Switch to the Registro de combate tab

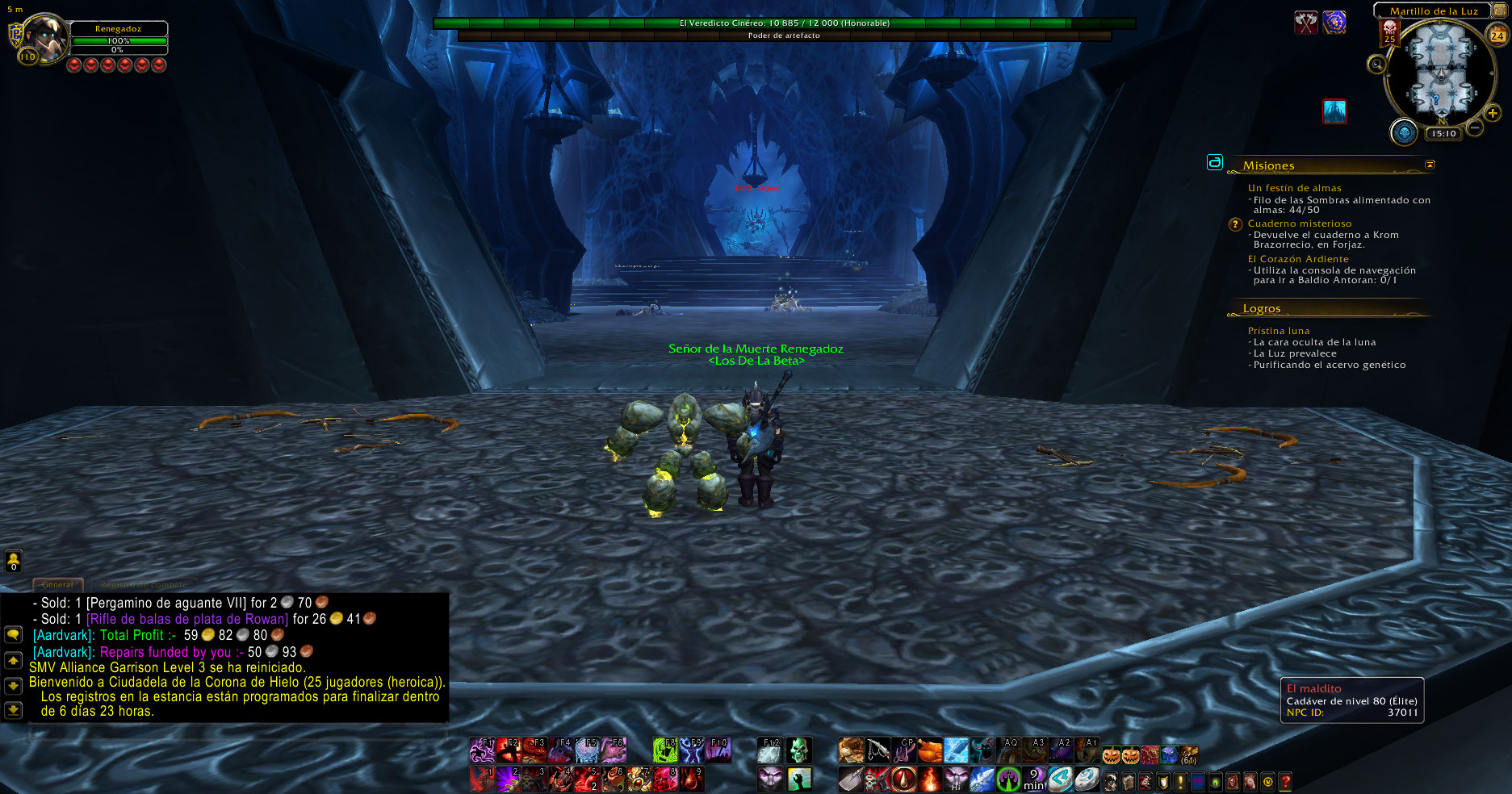coord(143,584)
